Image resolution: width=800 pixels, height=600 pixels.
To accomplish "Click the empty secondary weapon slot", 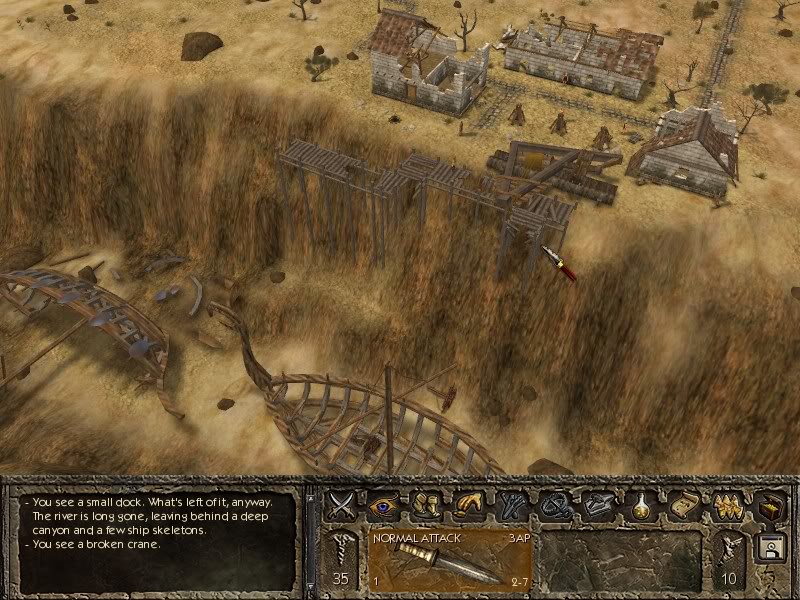I will pos(621,561).
